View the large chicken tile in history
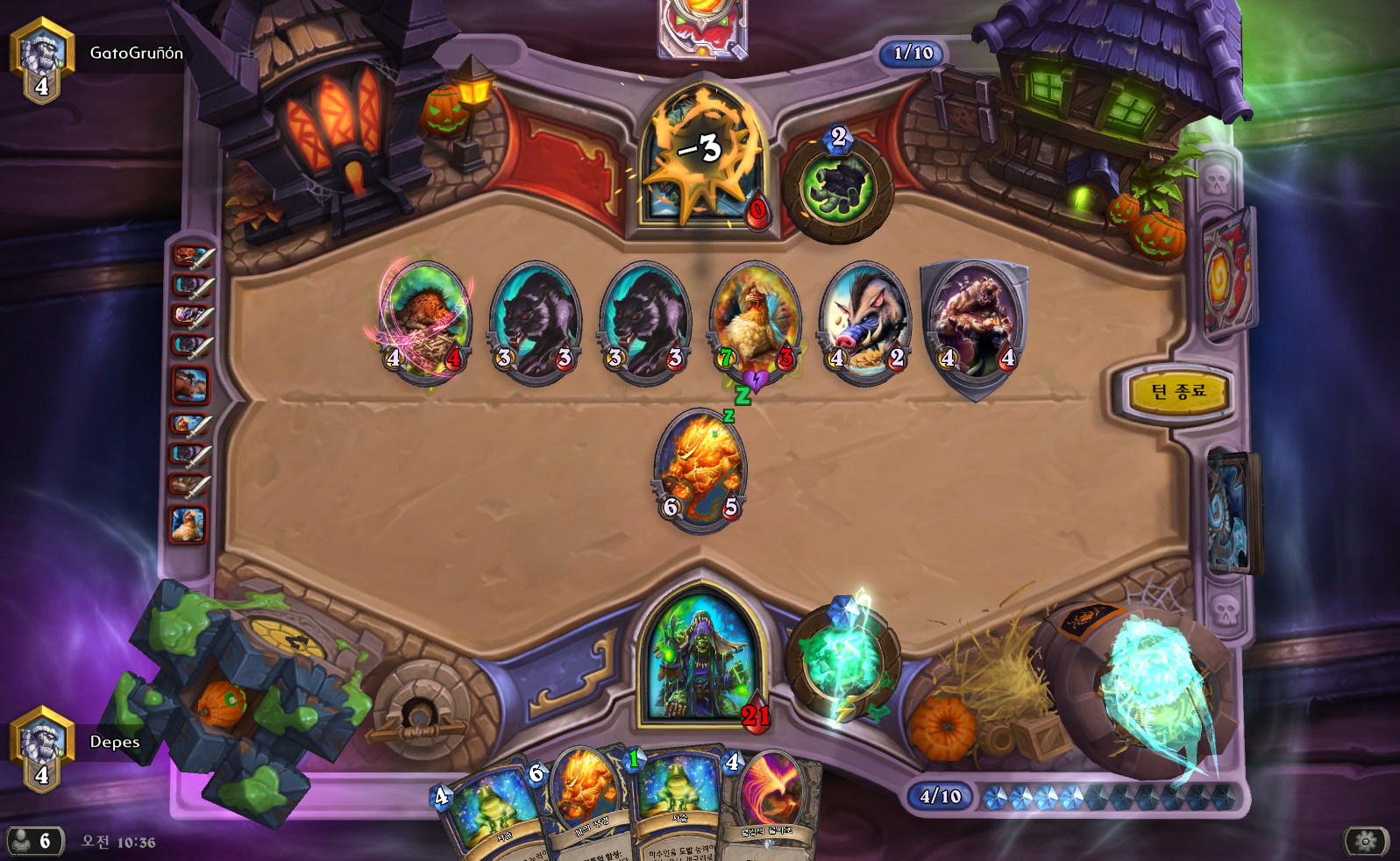The image size is (1400, 861). (188, 524)
